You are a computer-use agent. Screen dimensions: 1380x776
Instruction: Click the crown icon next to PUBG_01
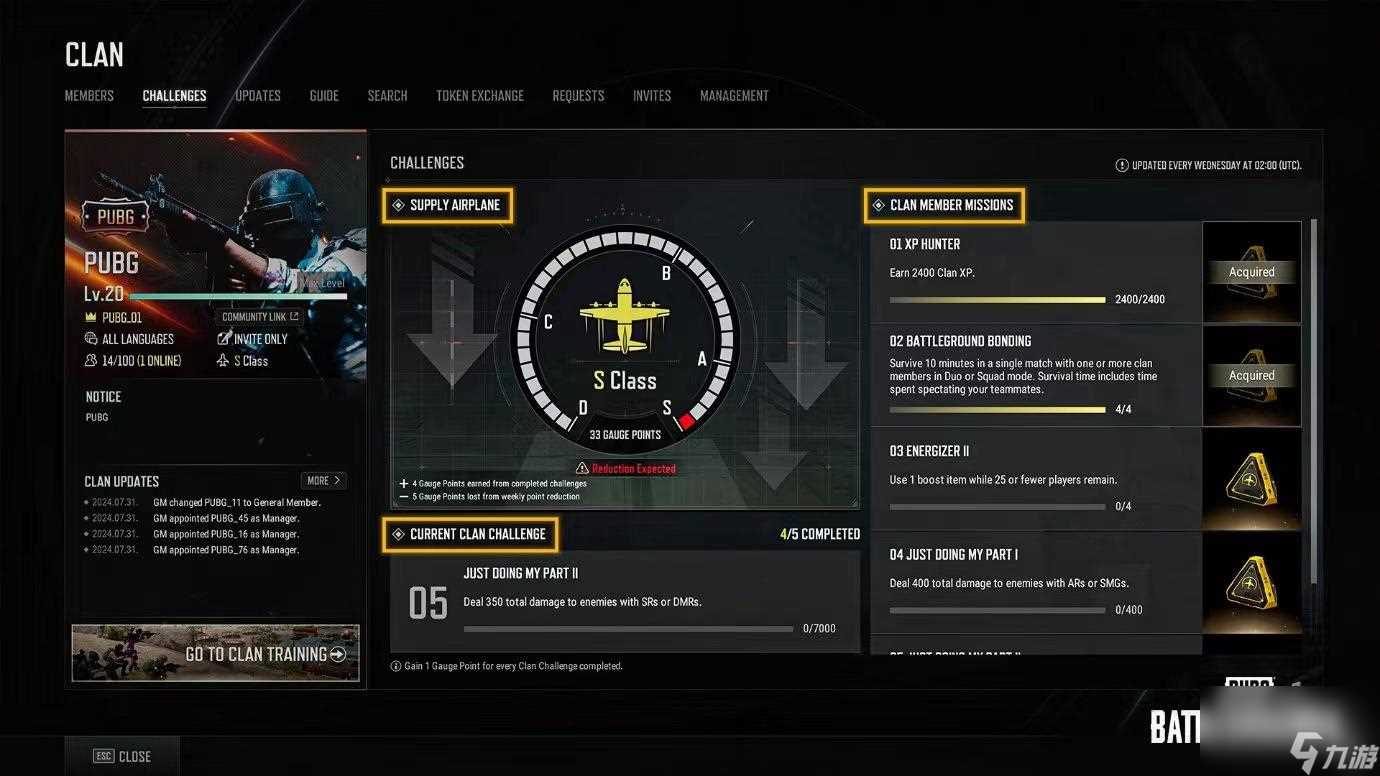click(x=90, y=317)
